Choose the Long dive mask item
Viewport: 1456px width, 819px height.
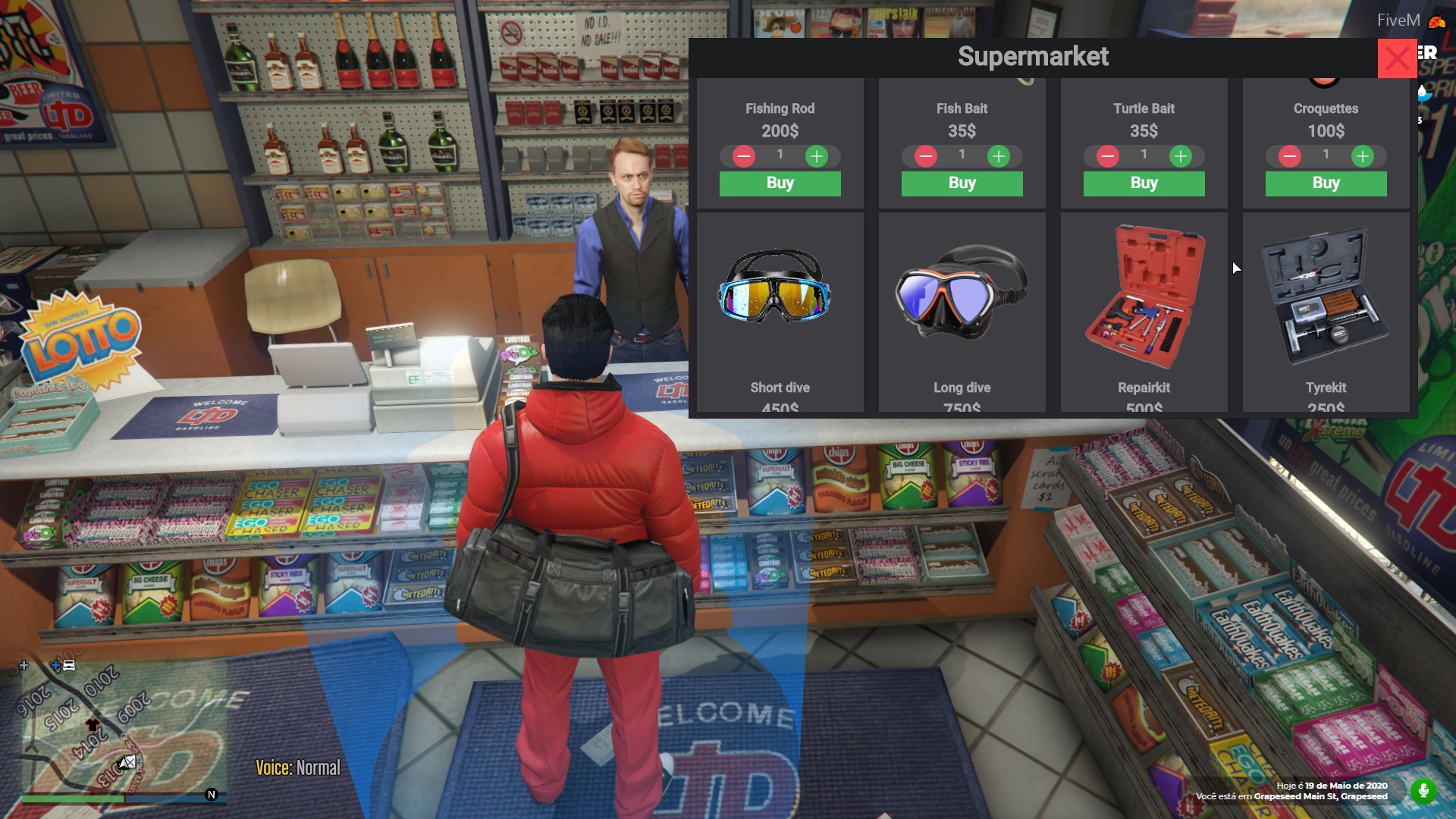[x=962, y=290]
